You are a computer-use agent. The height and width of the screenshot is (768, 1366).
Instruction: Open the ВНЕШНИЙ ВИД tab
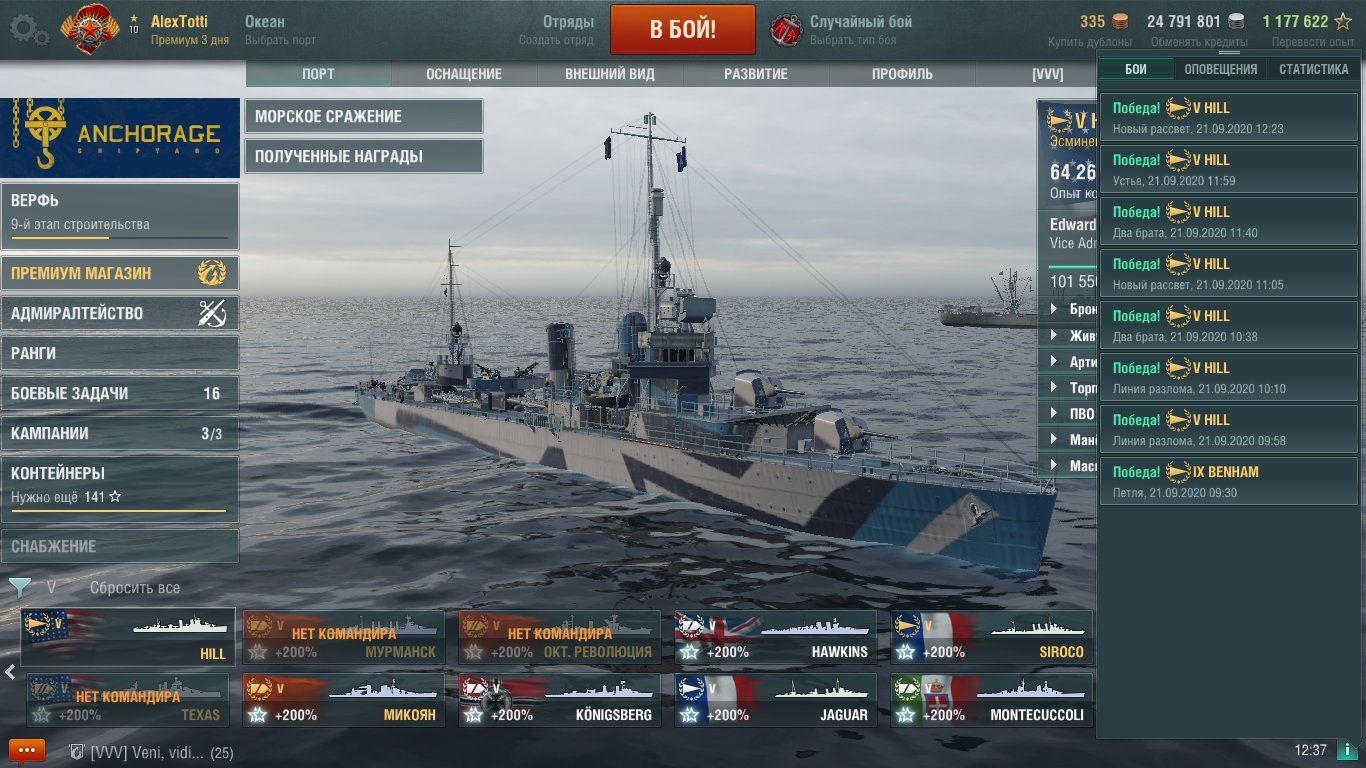(x=610, y=74)
